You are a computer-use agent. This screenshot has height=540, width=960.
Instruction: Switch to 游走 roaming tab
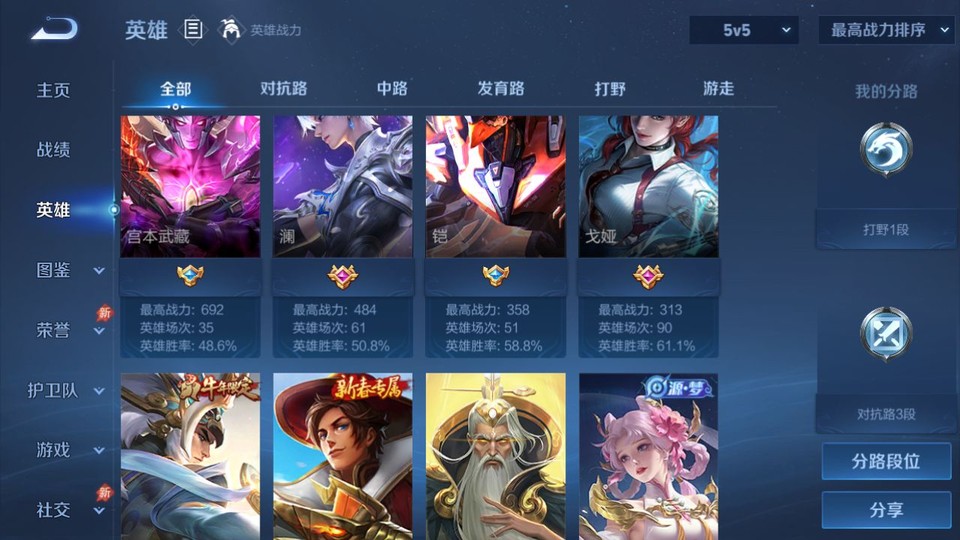pyautogui.click(x=718, y=89)
